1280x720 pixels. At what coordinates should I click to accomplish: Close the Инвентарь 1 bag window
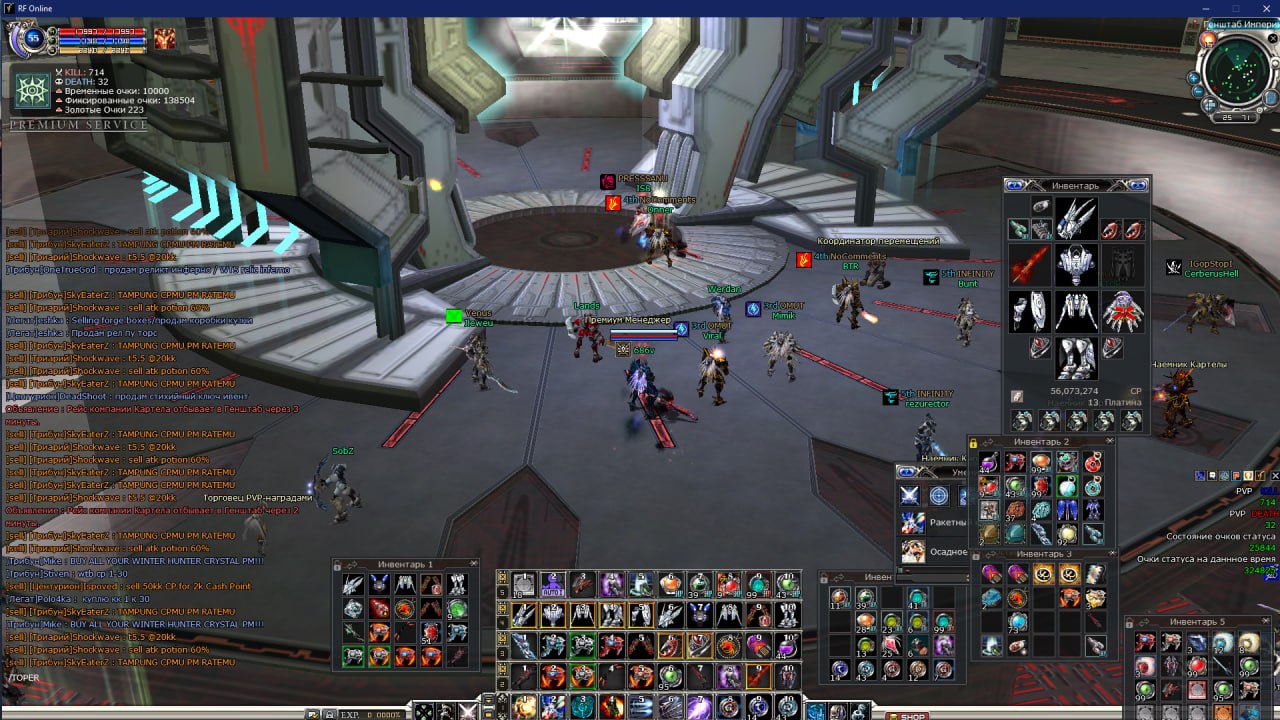(x=473, y=564)
